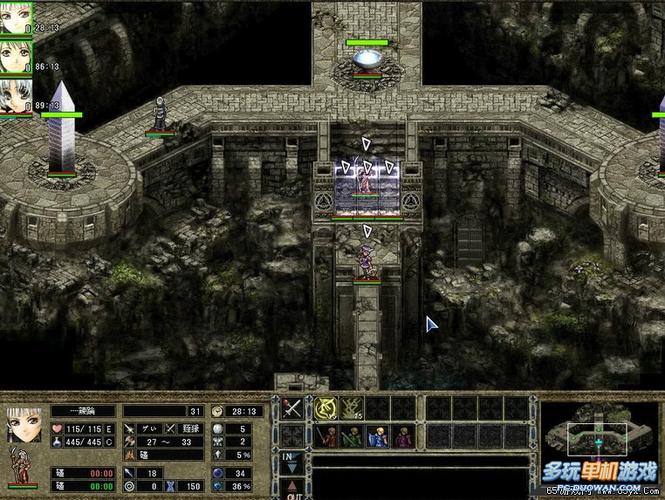This screenshot has width=665, height=500.
Task: Click the crossed sword attack icon
Action: pos(292,409)
